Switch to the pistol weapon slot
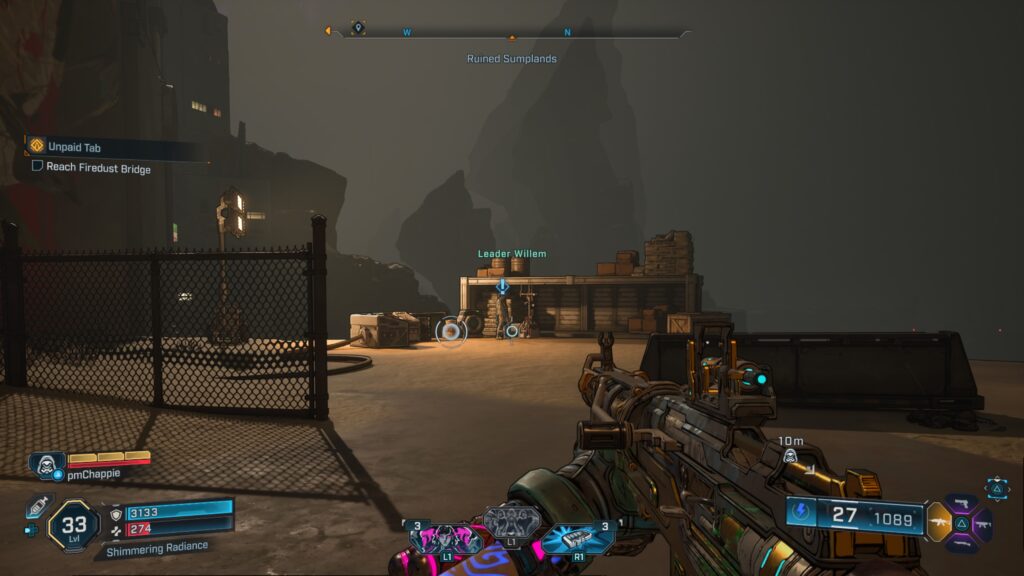The image size is (1024, 576). tap(962, 503)
